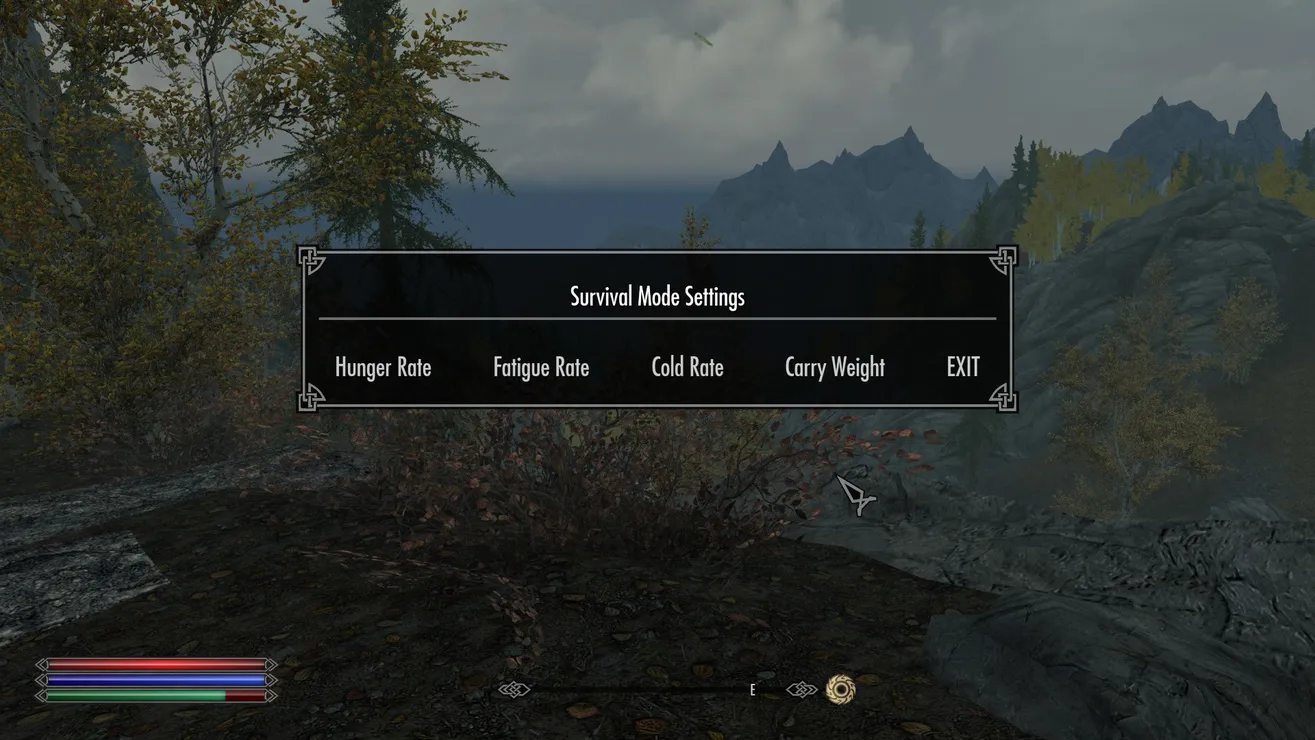The height and width of the screenshot is (740, 1315).
Task: Select the Fatigue Rate option
Action: [x=541, y=368]
